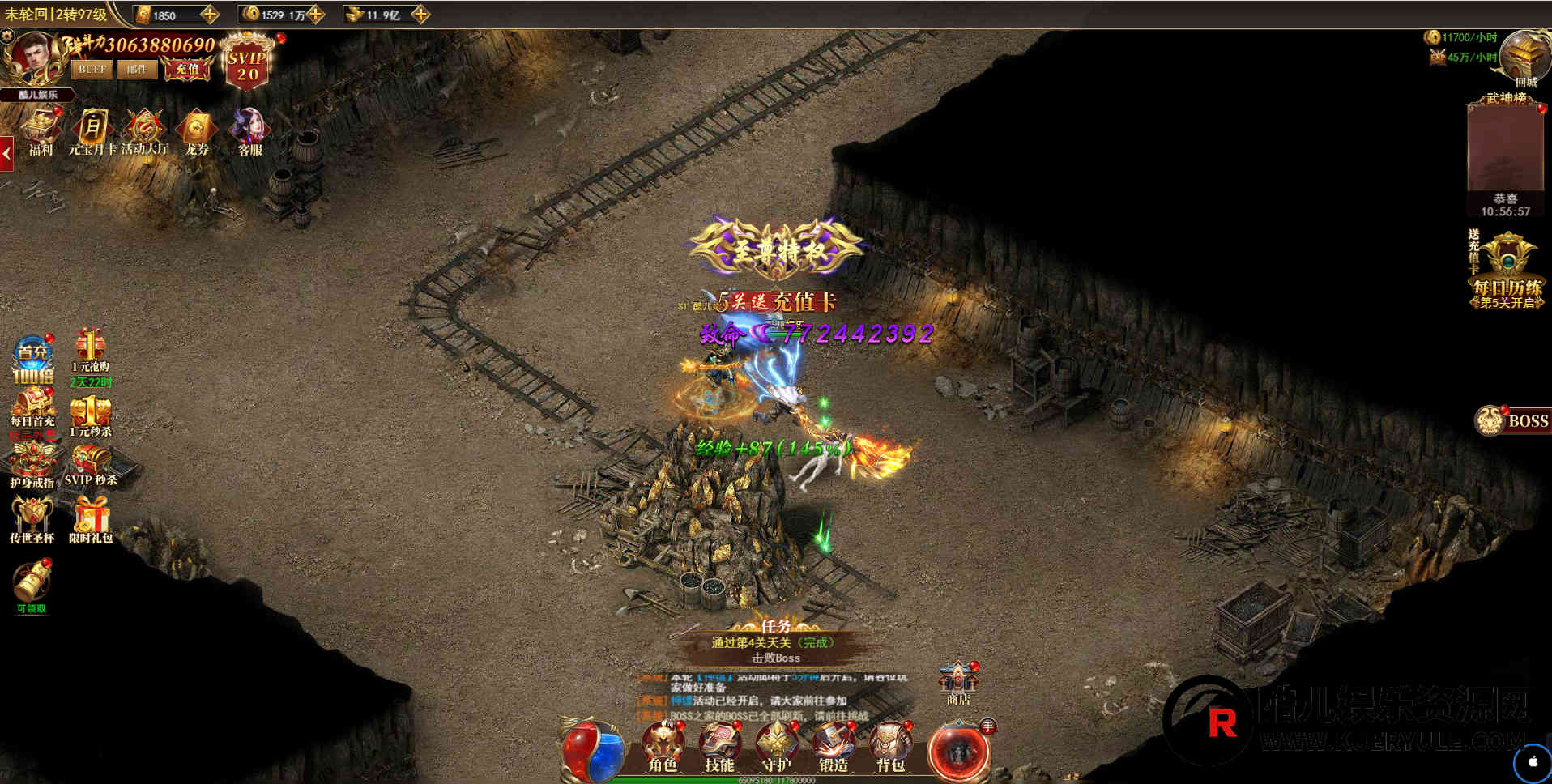The height and width of the screenshot is (784, 1552).
Task: Open the 锻造 forging menu
Action: [833, 746]
